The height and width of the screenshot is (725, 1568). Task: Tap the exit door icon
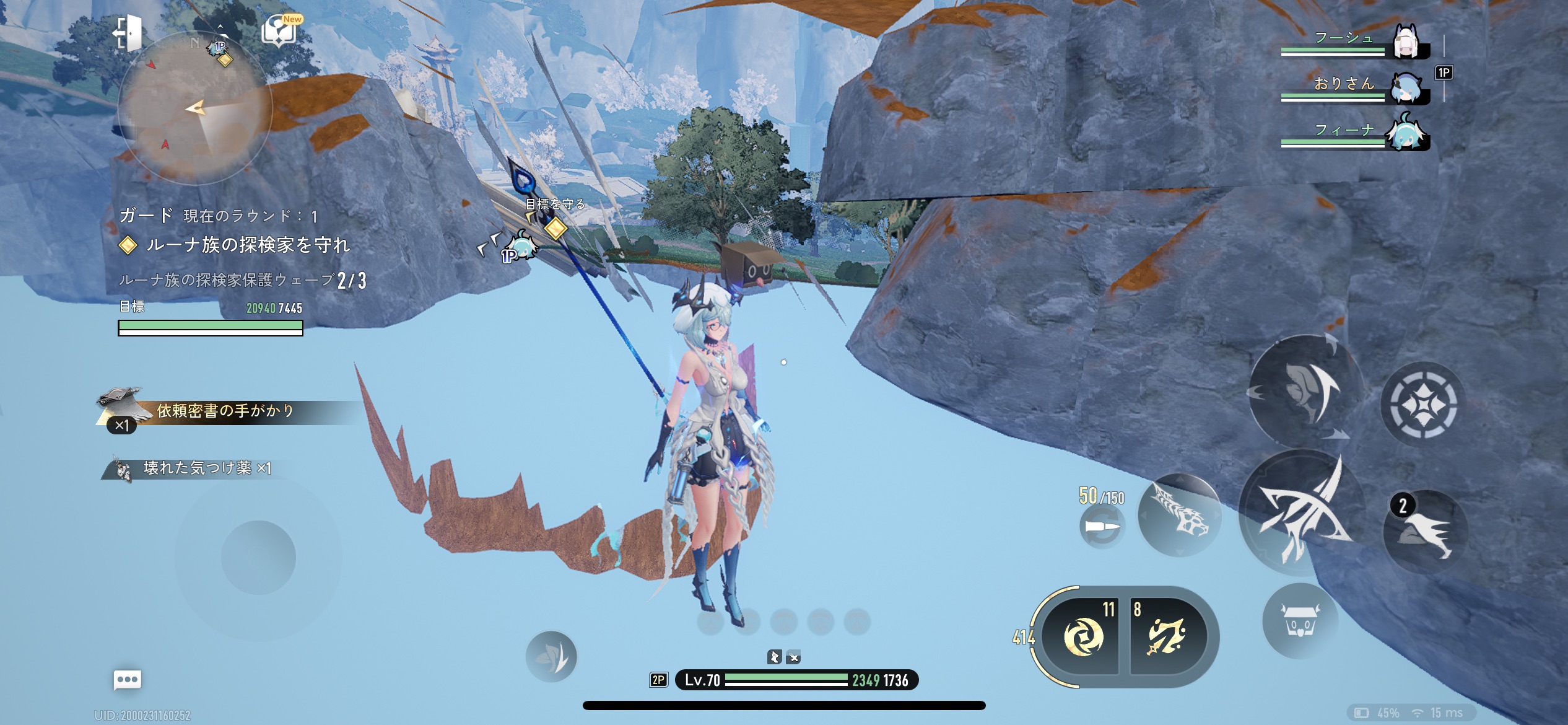[128, 32]
